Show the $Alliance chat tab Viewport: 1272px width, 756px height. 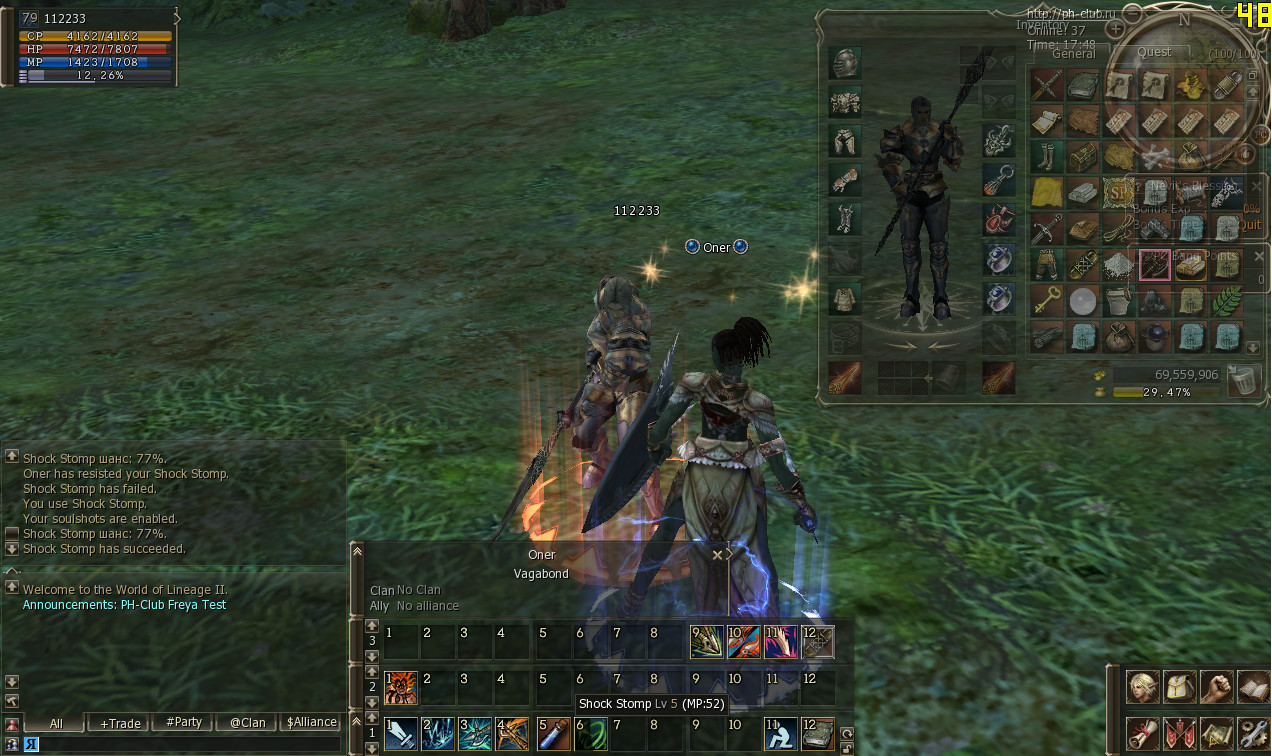coord(311,723)
